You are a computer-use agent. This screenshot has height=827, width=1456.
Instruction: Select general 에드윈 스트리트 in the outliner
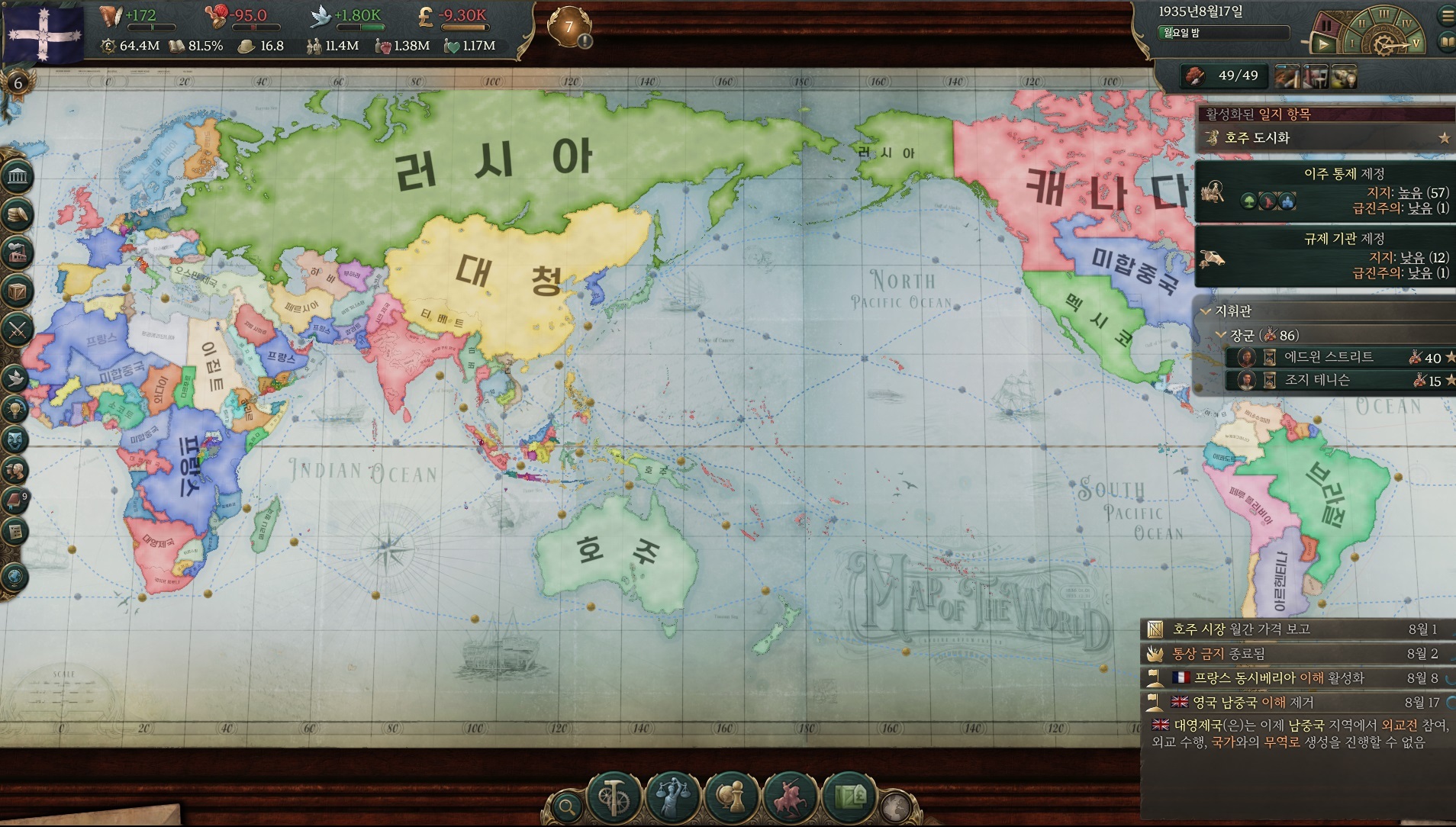click(1328, 357)
